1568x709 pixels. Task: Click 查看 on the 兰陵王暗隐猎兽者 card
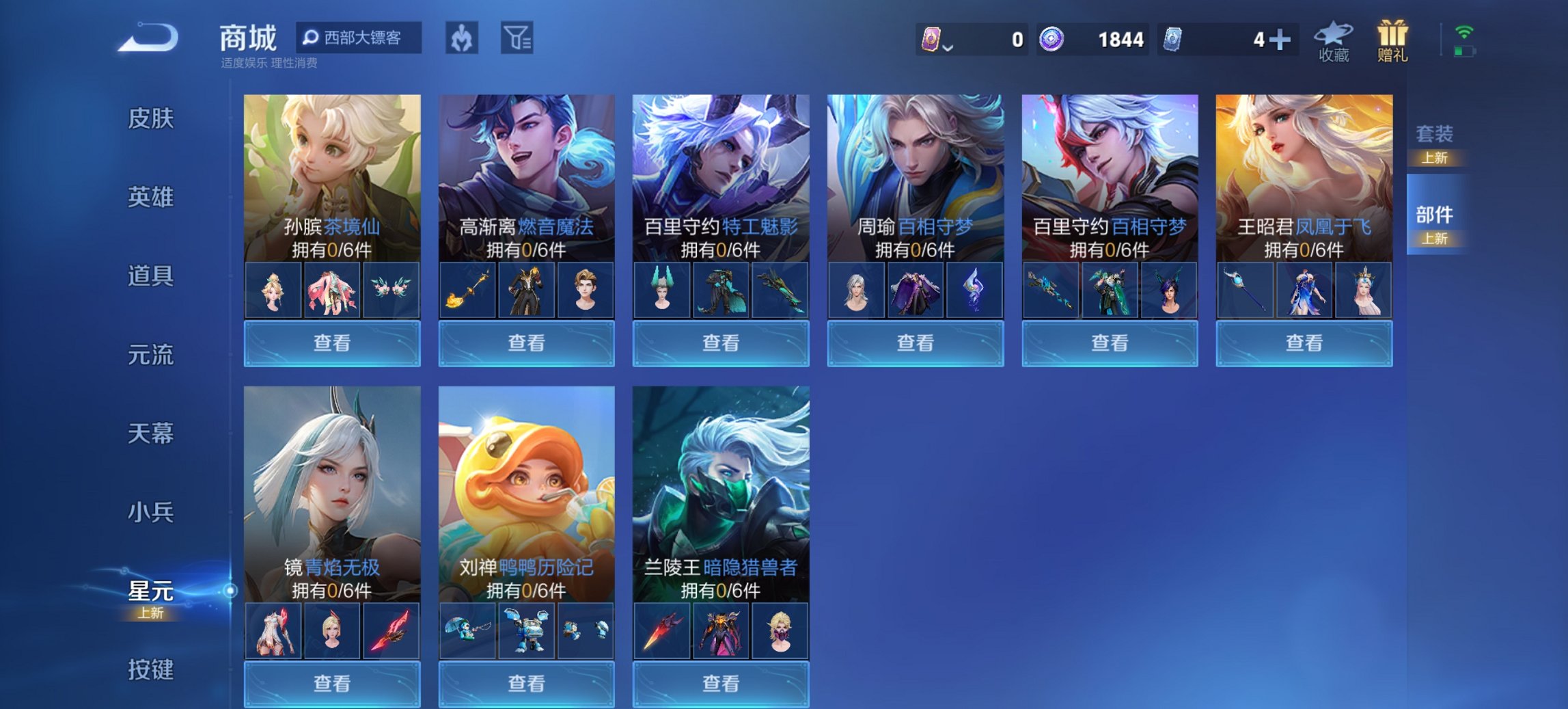click(x=720, y=685)
